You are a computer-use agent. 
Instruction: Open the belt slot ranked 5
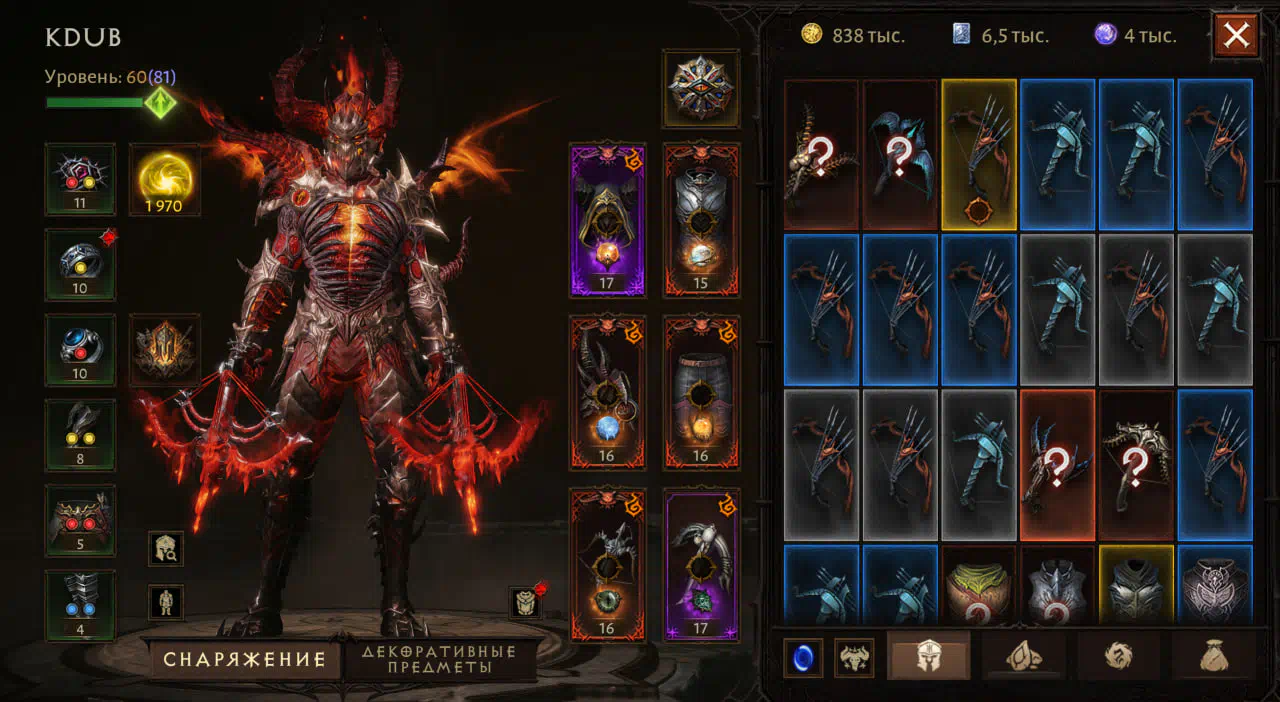click(x=80, y=520)
